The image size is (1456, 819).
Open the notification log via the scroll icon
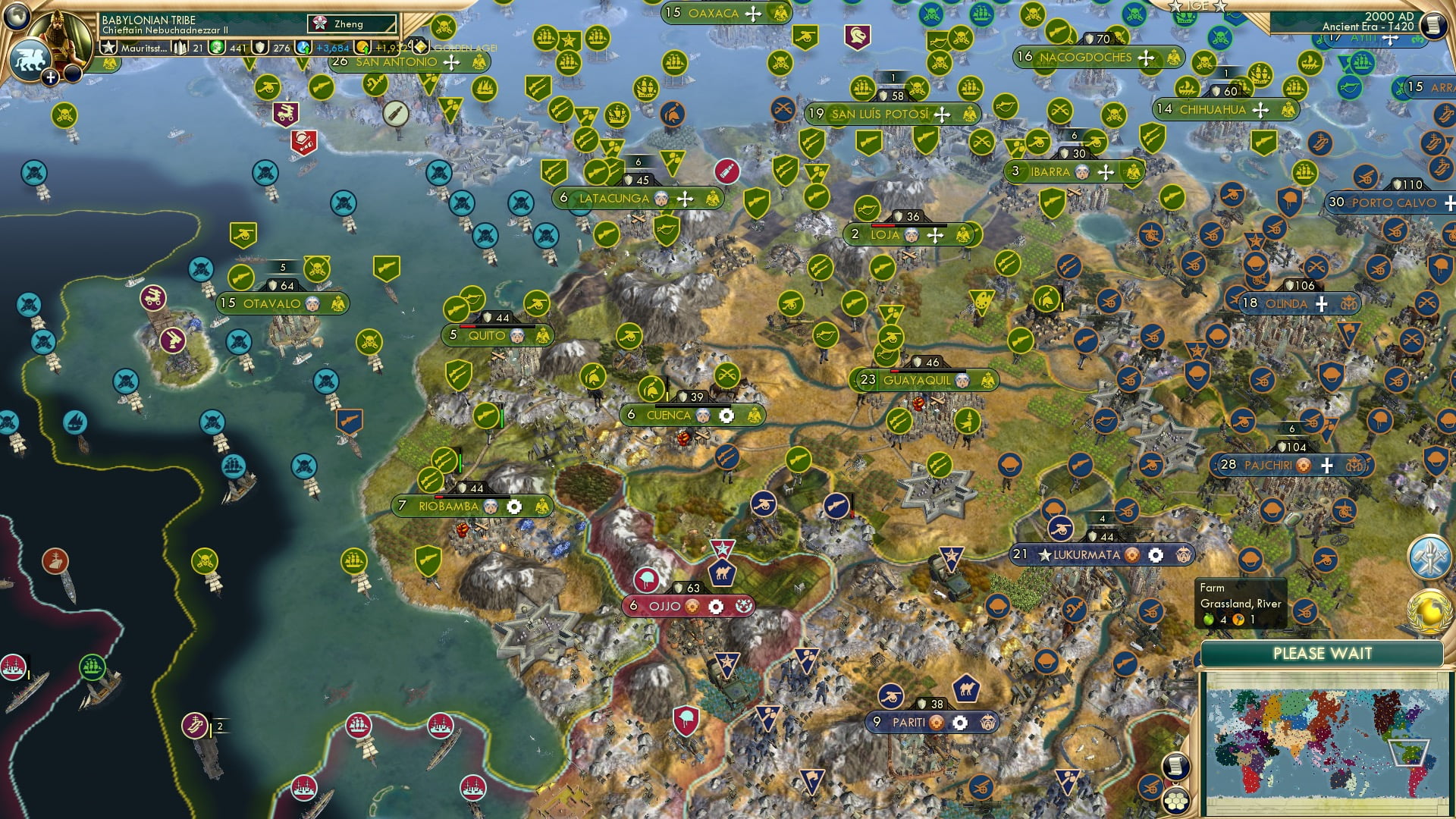pyautogui.click(x=1178, y=766)
